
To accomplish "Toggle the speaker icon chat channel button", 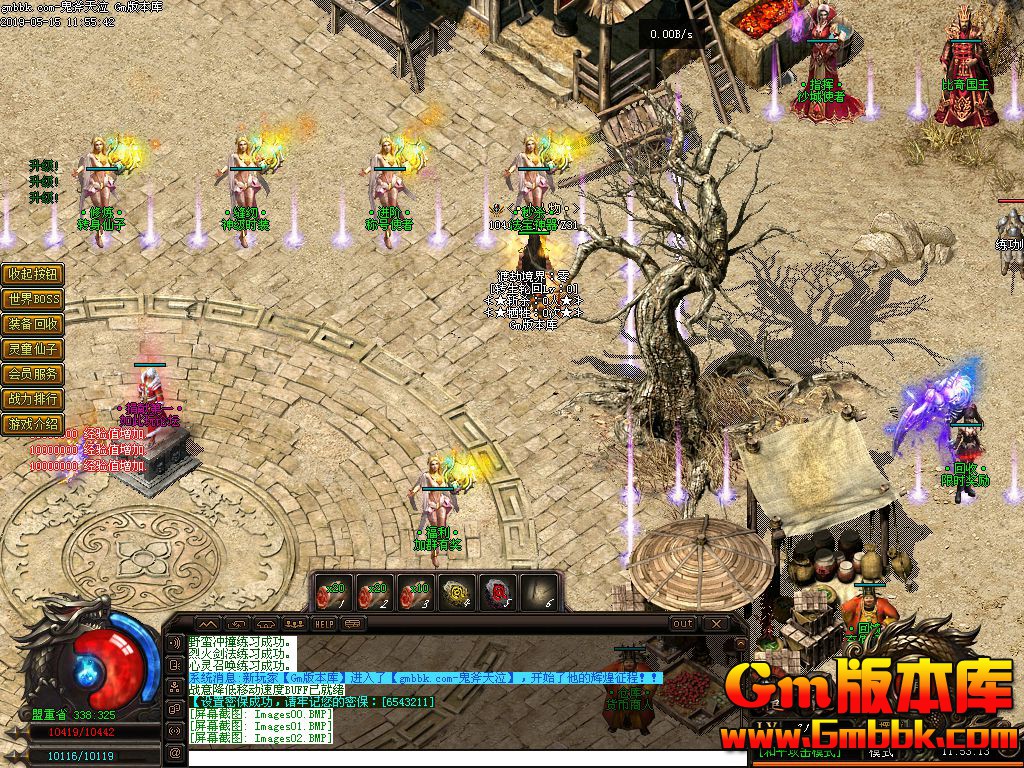I will tap(175, 643).
